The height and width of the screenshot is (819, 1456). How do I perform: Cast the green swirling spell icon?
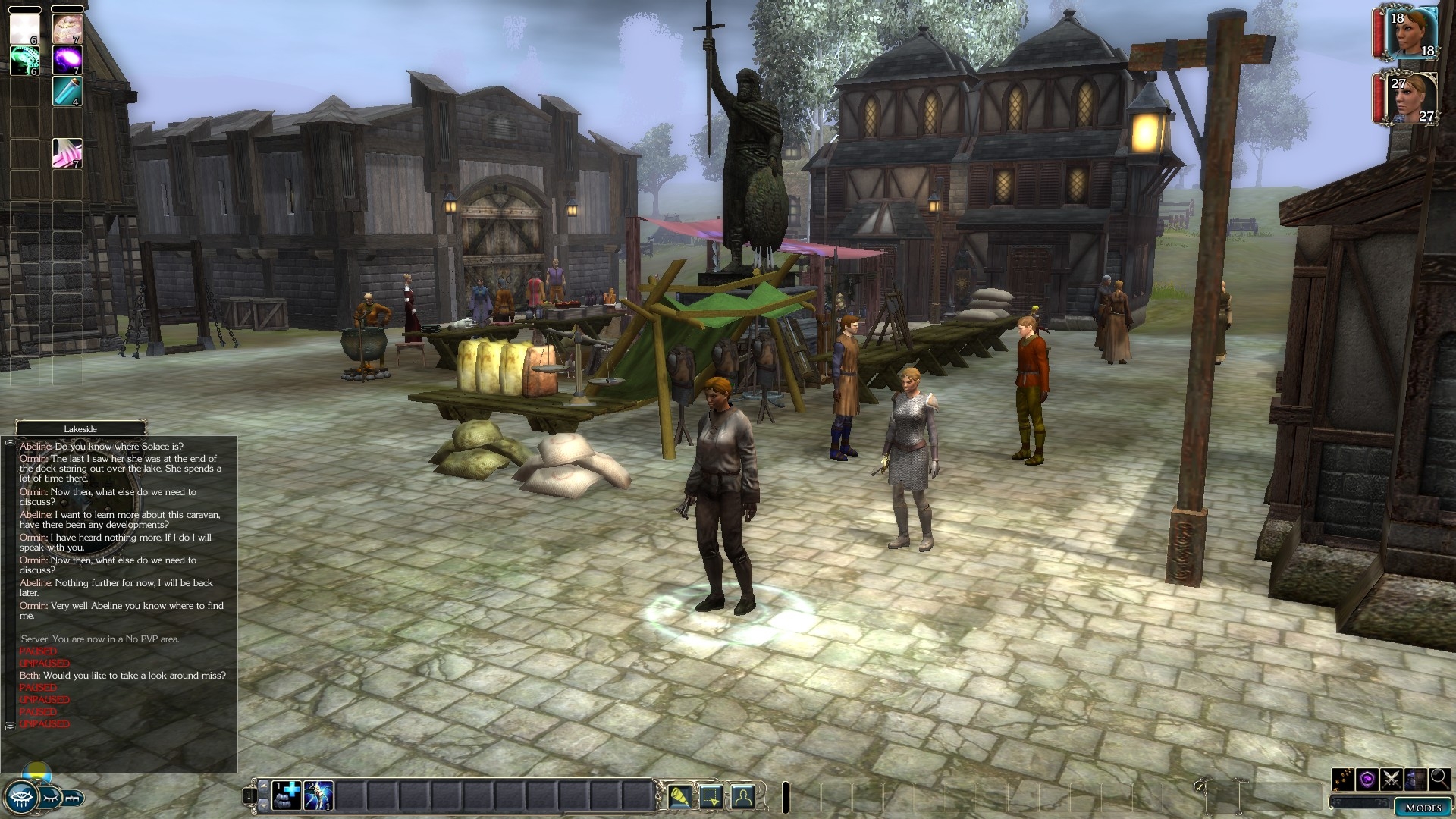[24, 60]
